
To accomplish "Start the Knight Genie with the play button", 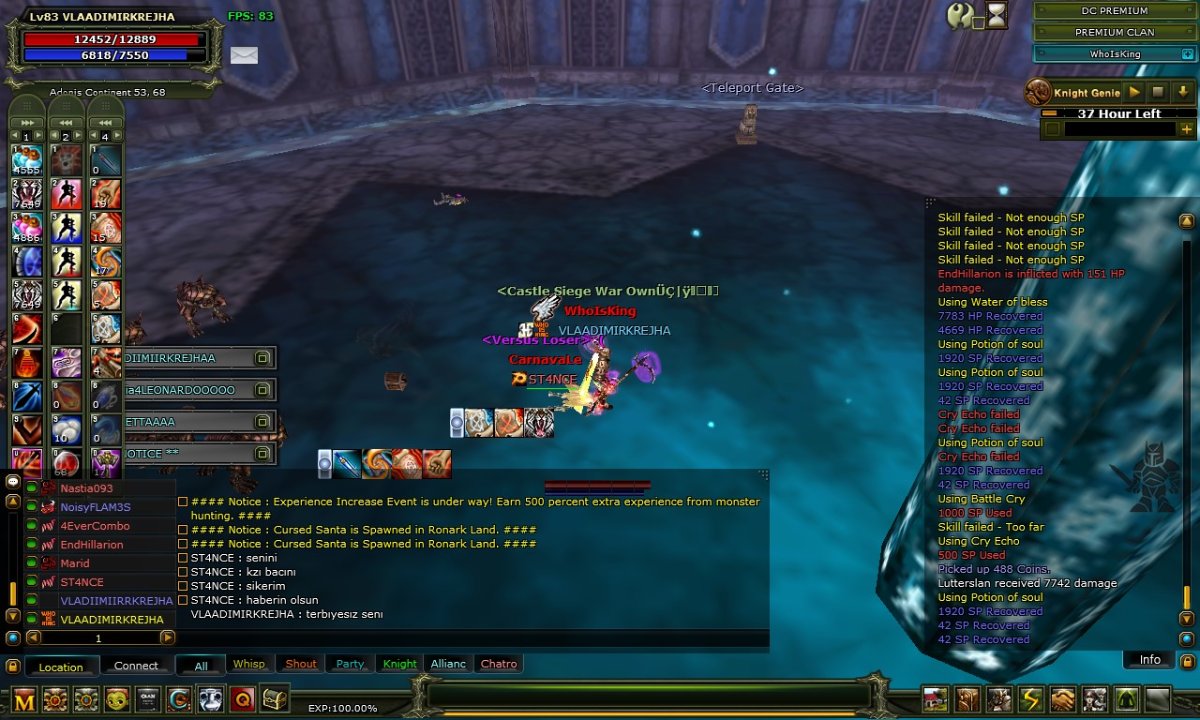I will point(1135,93).
